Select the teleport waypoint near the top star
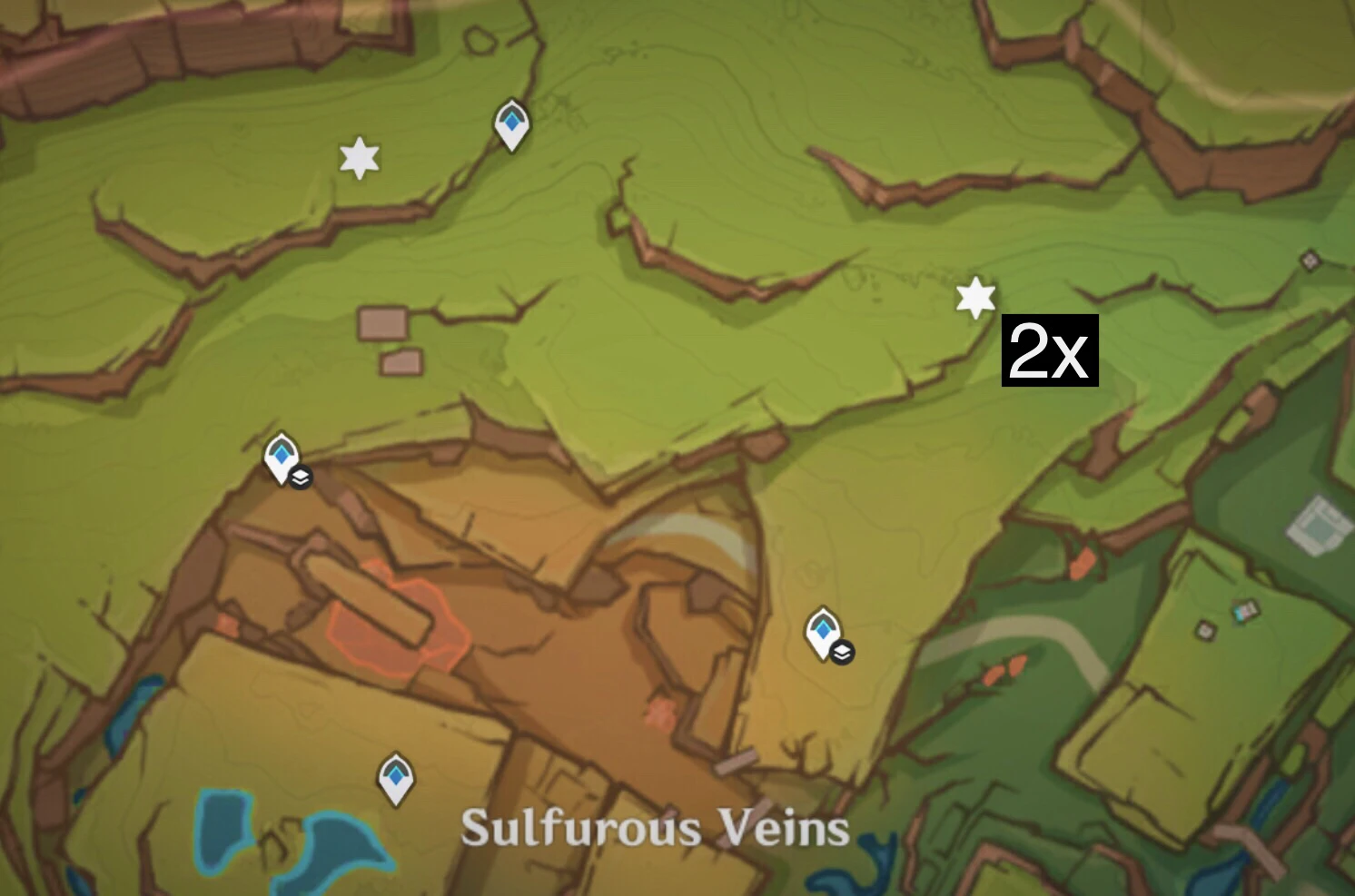The width and height of the screenshot is (1355, 896). pyautogui.click(x=510, y=124)
